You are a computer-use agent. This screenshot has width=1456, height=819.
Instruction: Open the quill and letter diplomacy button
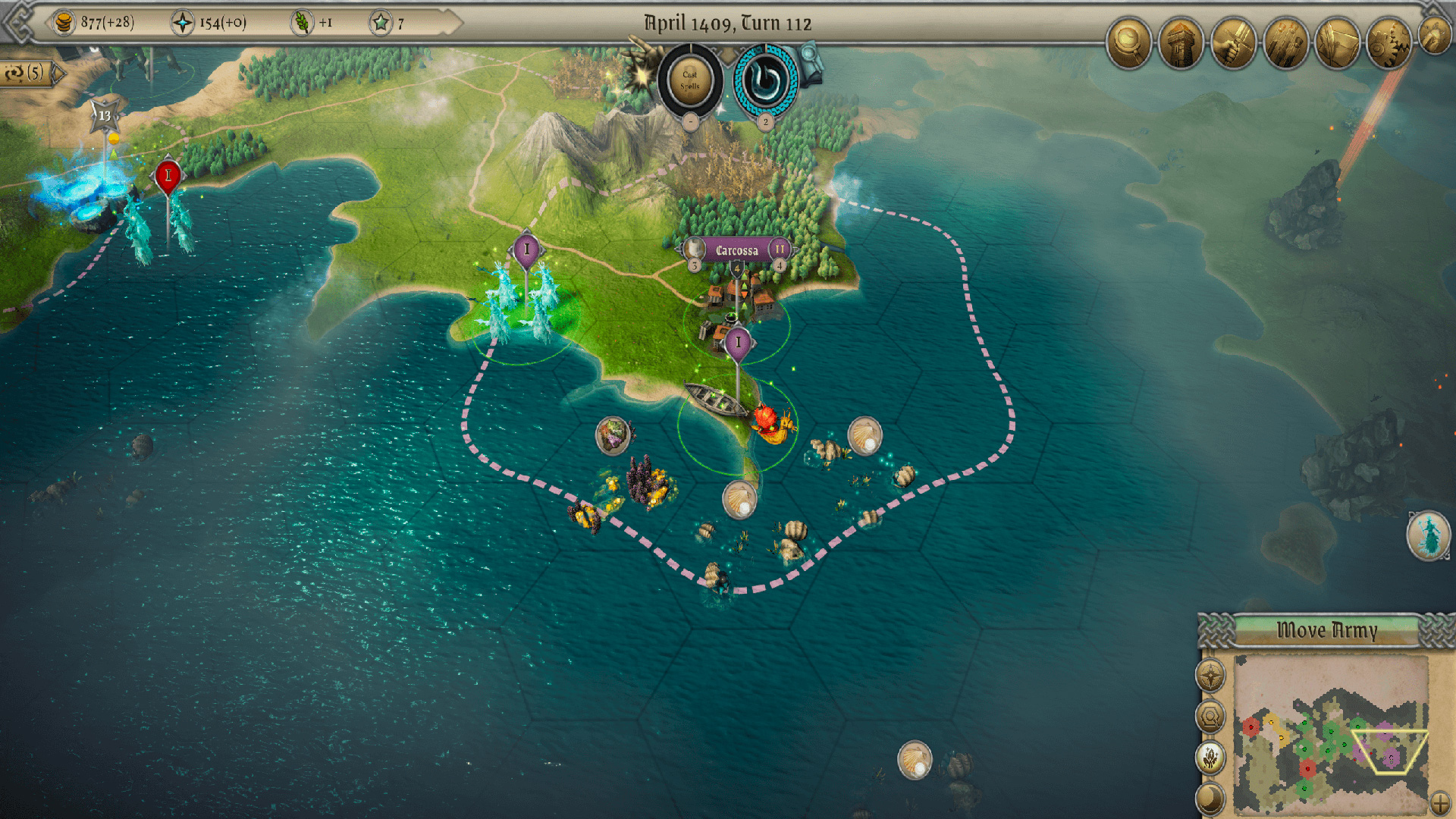(1337, 42)
